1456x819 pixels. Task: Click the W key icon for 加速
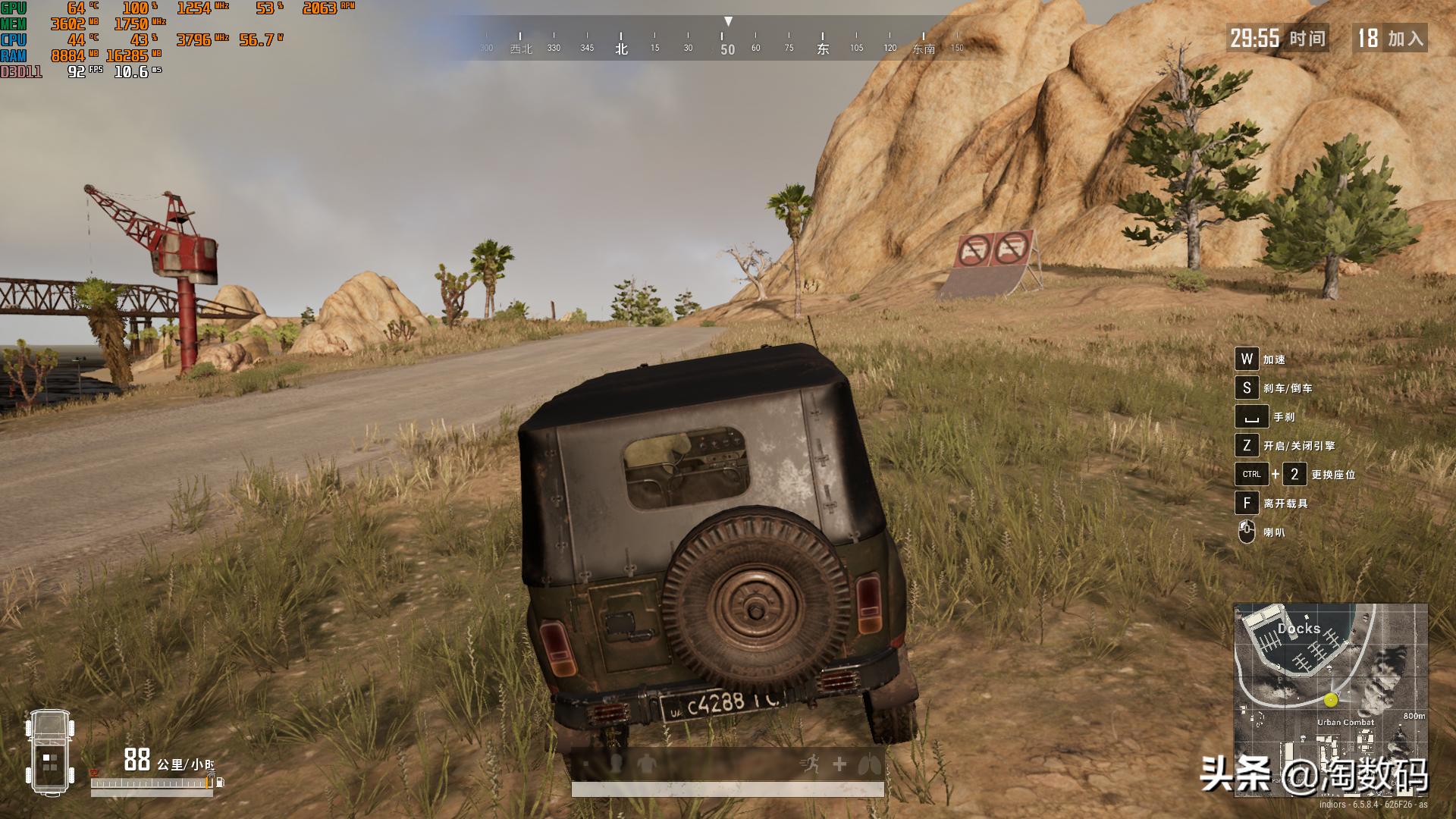coord(1247,359)
